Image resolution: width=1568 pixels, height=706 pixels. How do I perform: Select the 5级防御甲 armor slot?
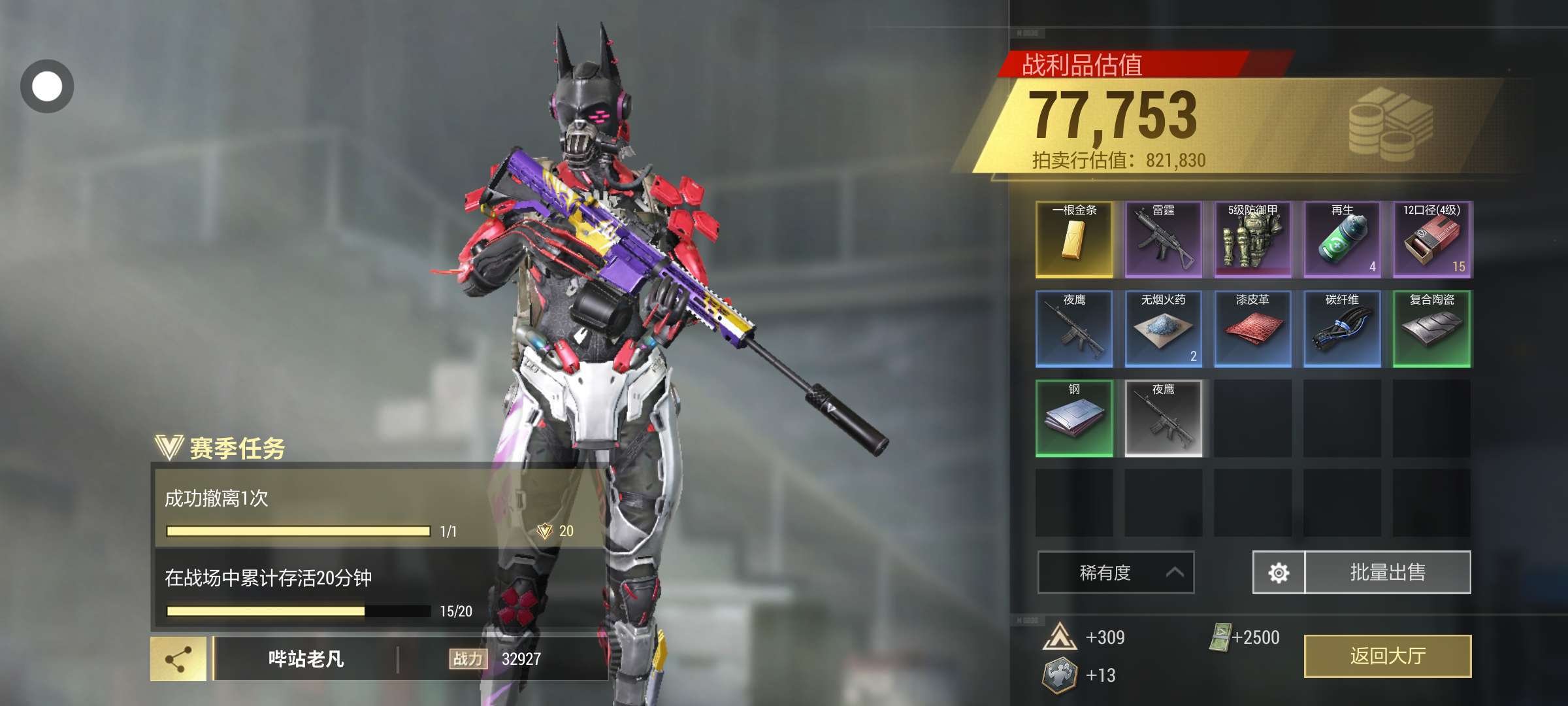click(1252, 239)
